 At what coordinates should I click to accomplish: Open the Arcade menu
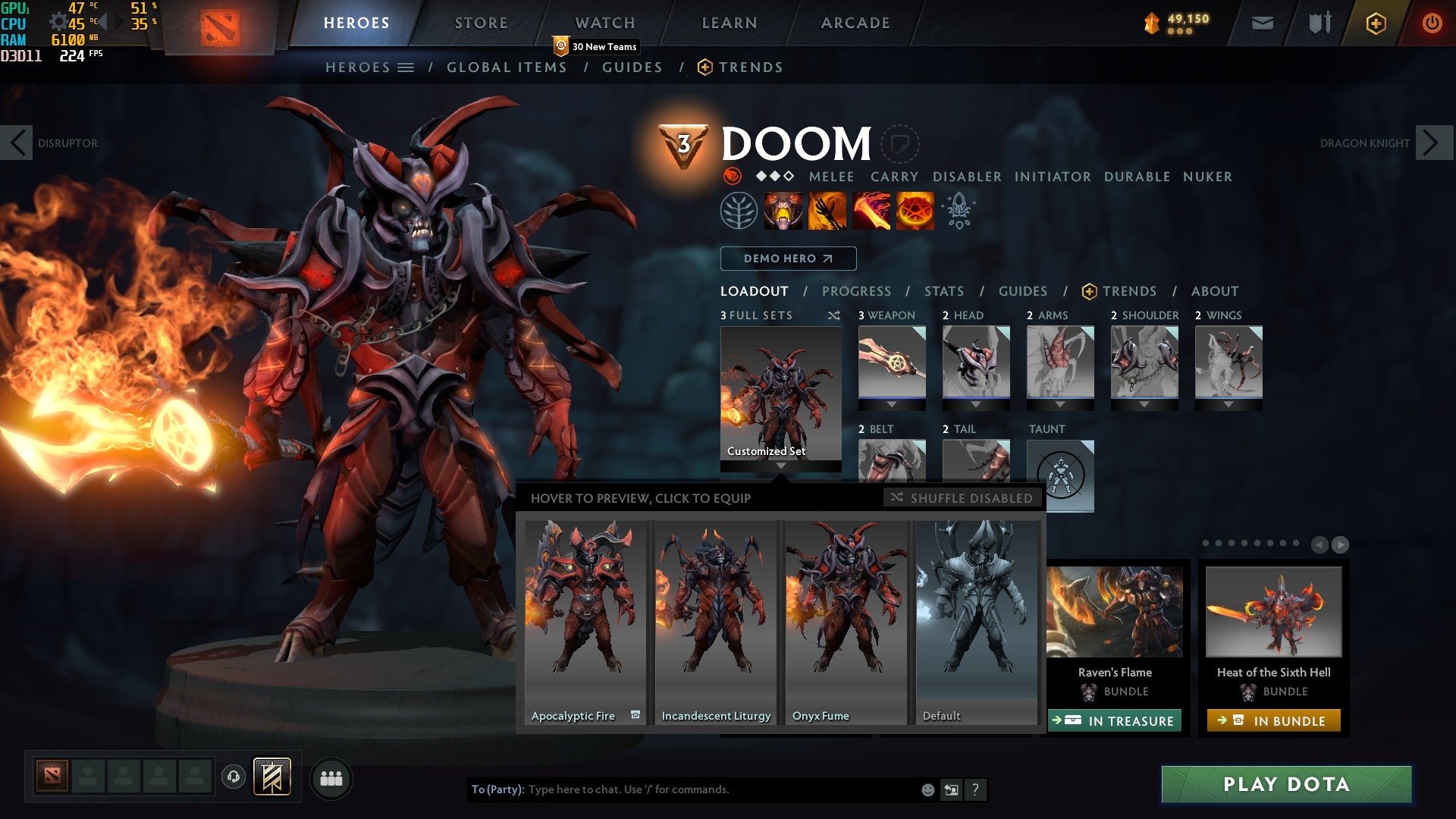pyautogui.click(x=855, y=23)
